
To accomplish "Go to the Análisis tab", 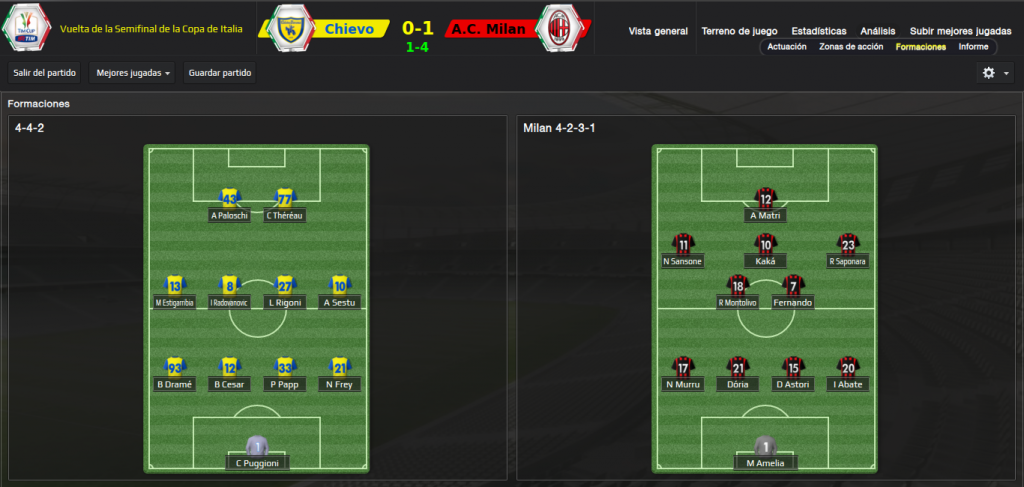I will pos(878,31).
